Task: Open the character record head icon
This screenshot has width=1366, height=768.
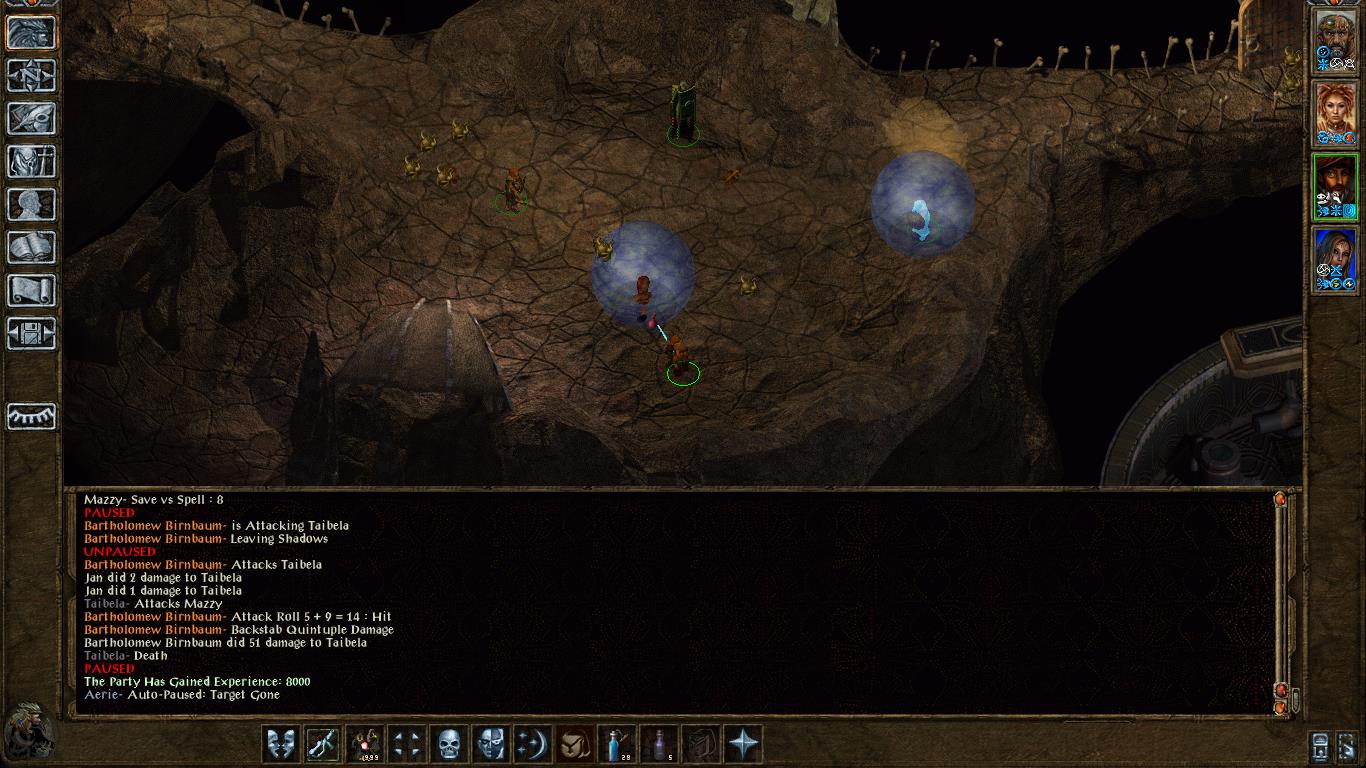Action: coord(32,204)
